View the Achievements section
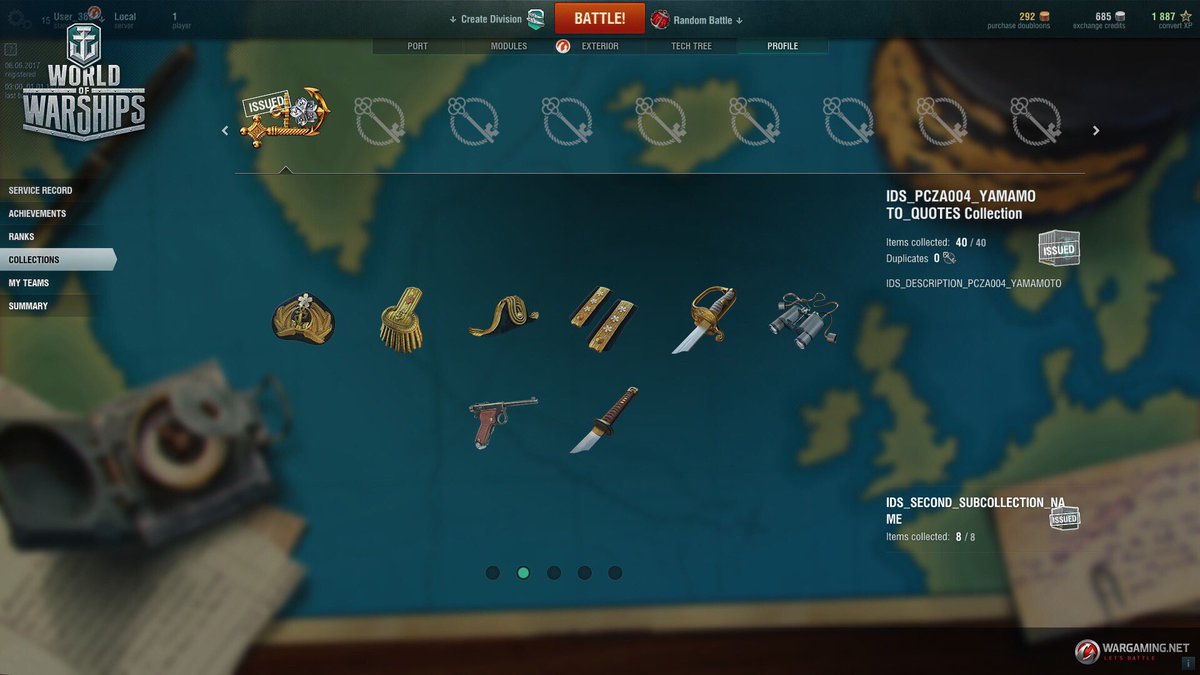Viewport: 1200px width, 675px height. pos(38,214)
